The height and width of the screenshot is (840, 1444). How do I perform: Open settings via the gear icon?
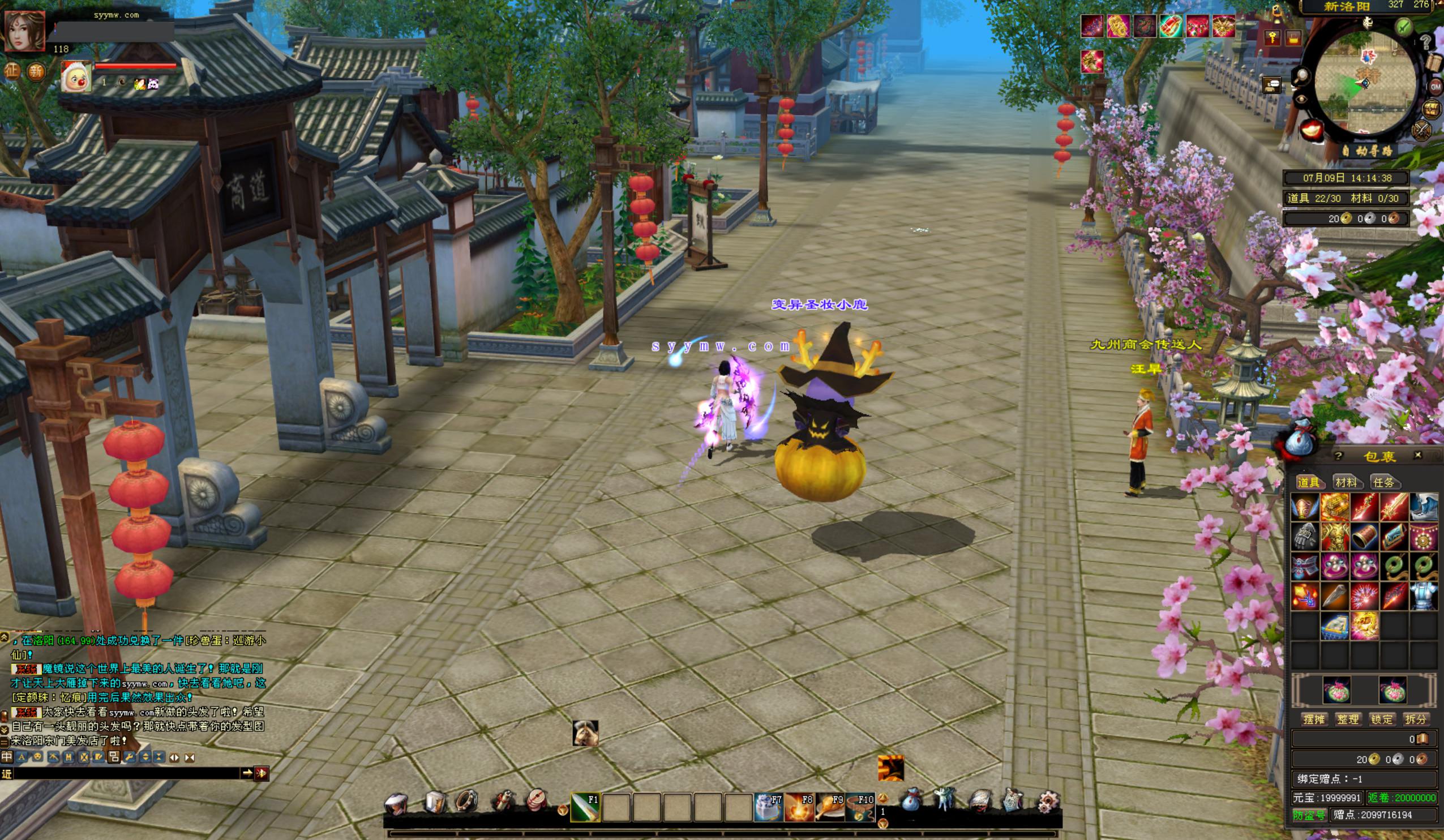click(x=1048, y=801)
